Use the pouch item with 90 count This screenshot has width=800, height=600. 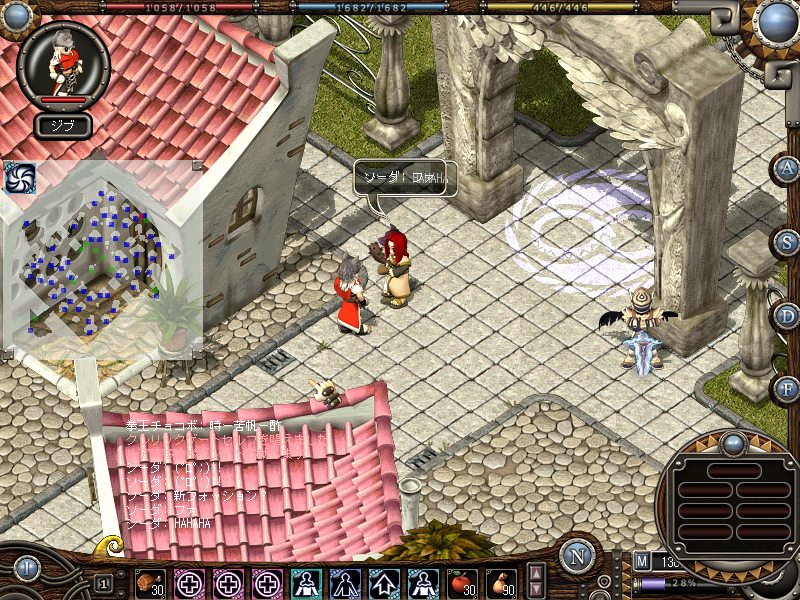501,582
